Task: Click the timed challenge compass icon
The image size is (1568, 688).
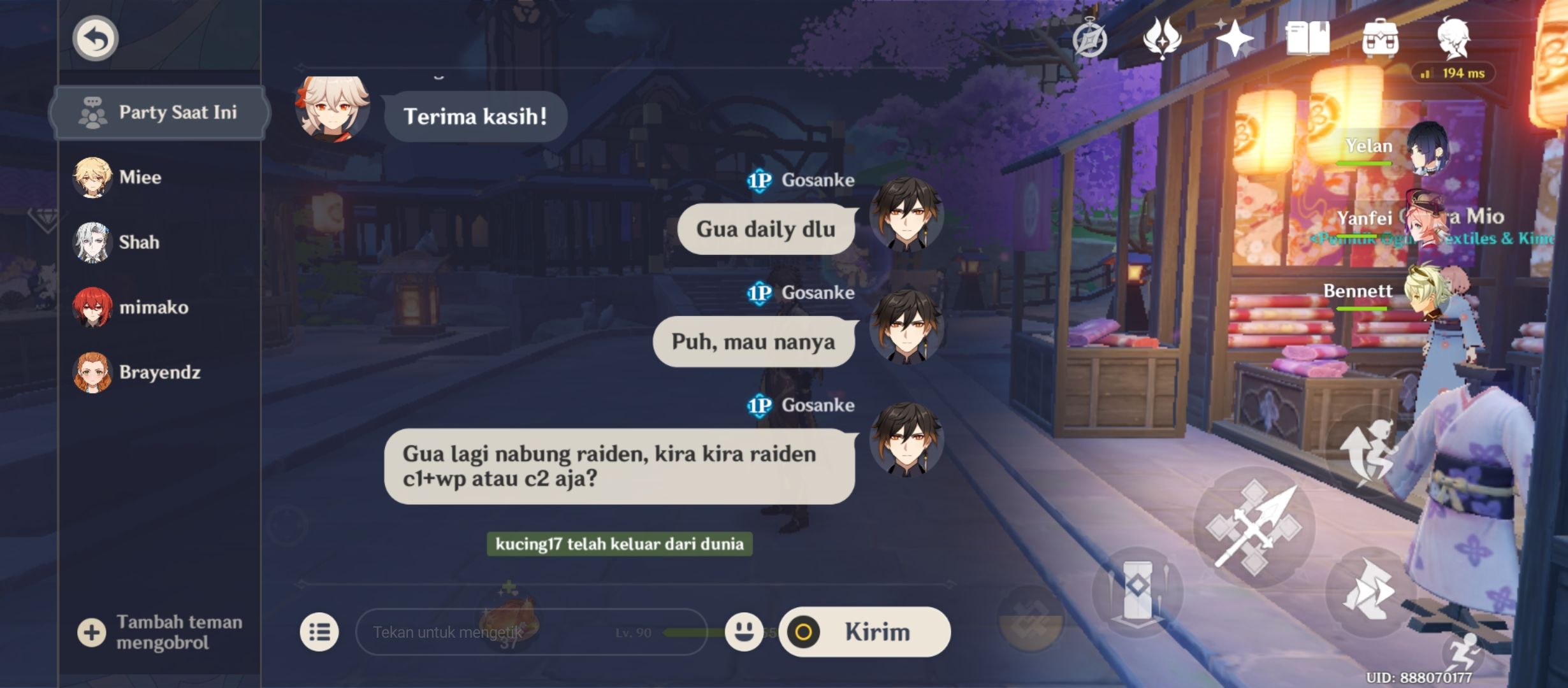Action: 1090,38
